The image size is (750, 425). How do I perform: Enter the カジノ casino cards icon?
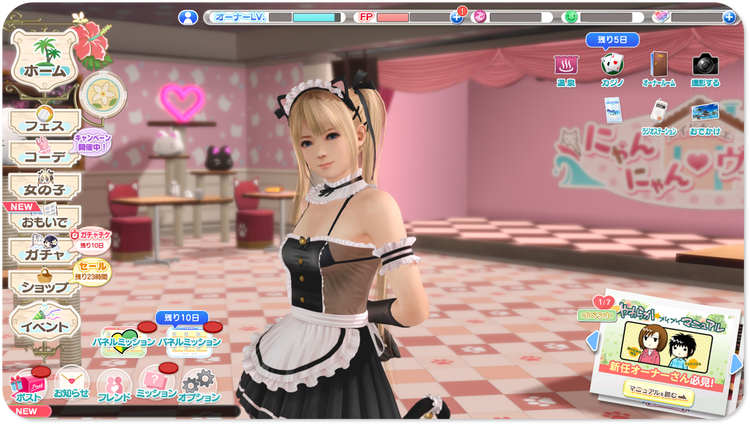point(611,67)
